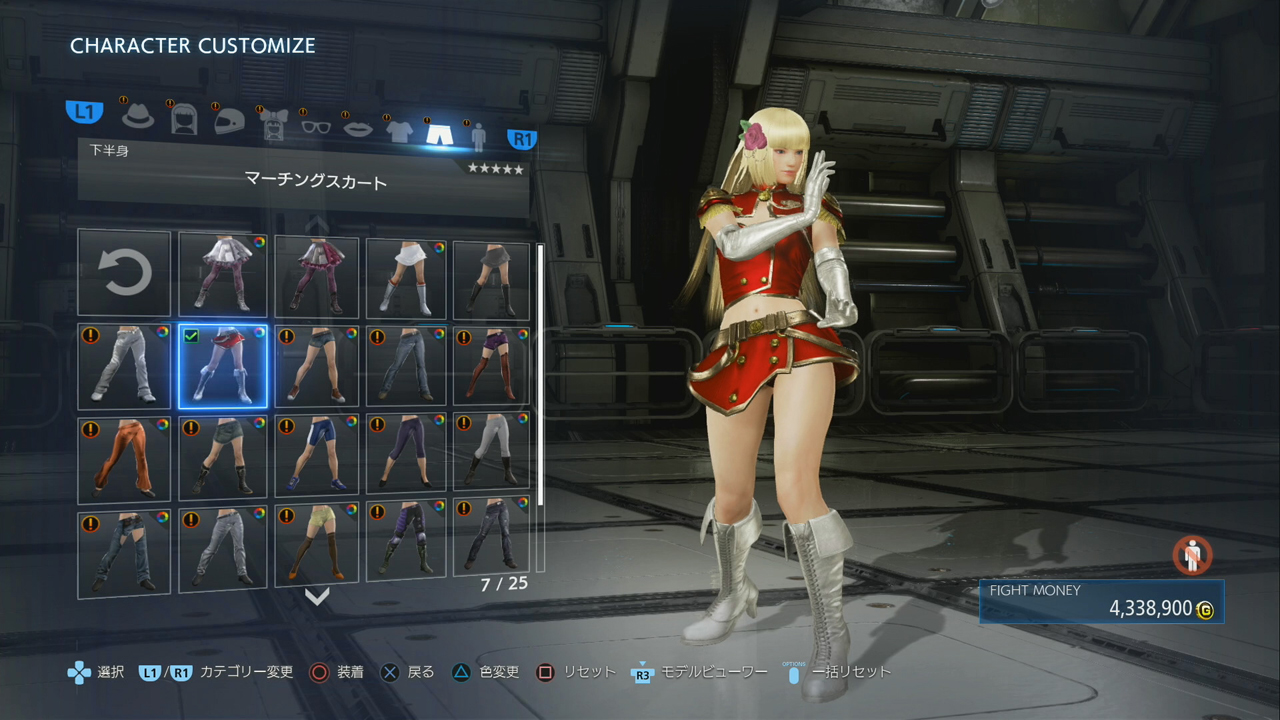Switch to the hat category tab
Viewport: 1280px width, 720px height.
[x=138, y=116]
